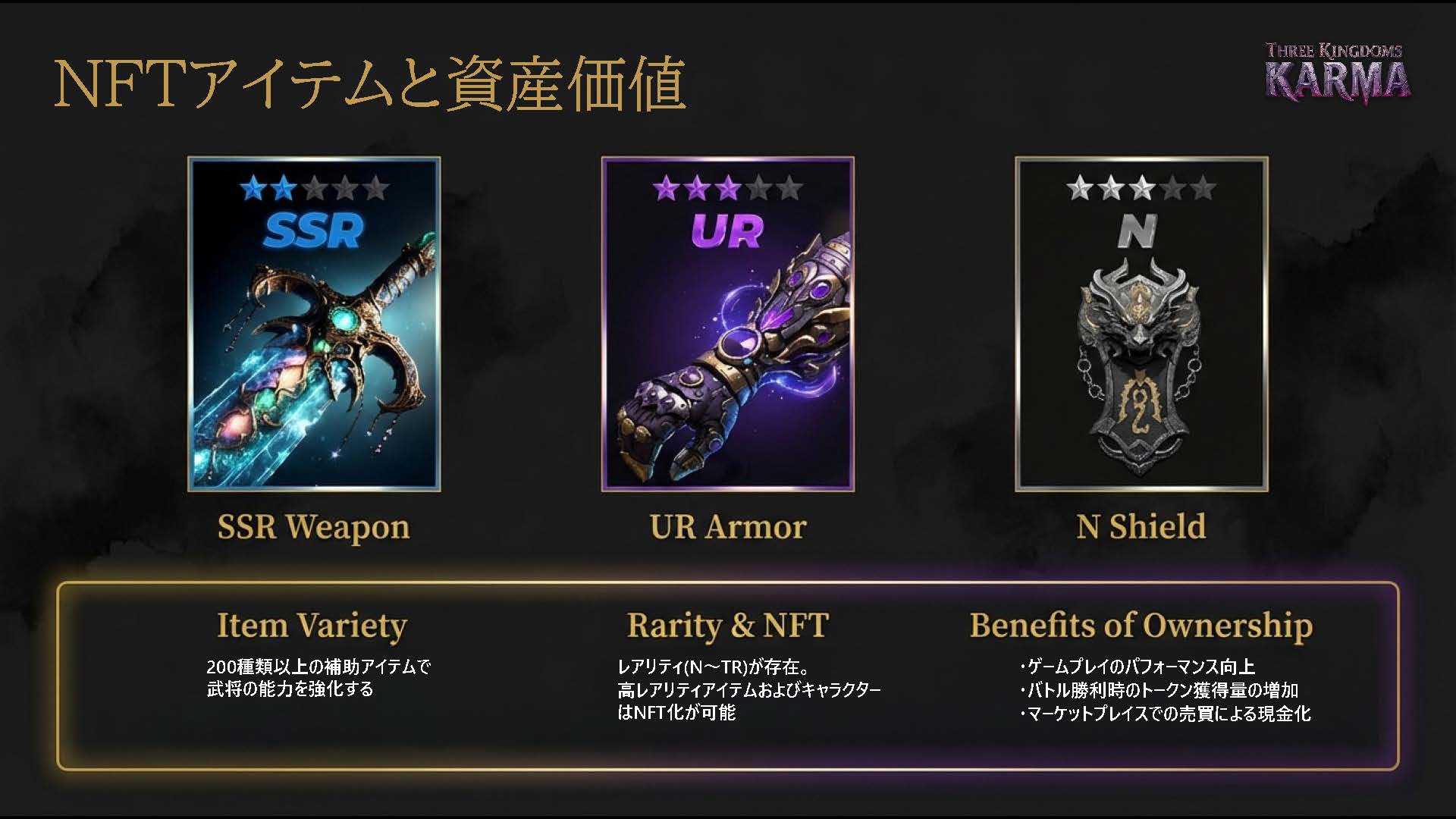This screenshot has width=1456, height=819.
Task: Select the SSR Weapon sword card
Action: (314, 325)
